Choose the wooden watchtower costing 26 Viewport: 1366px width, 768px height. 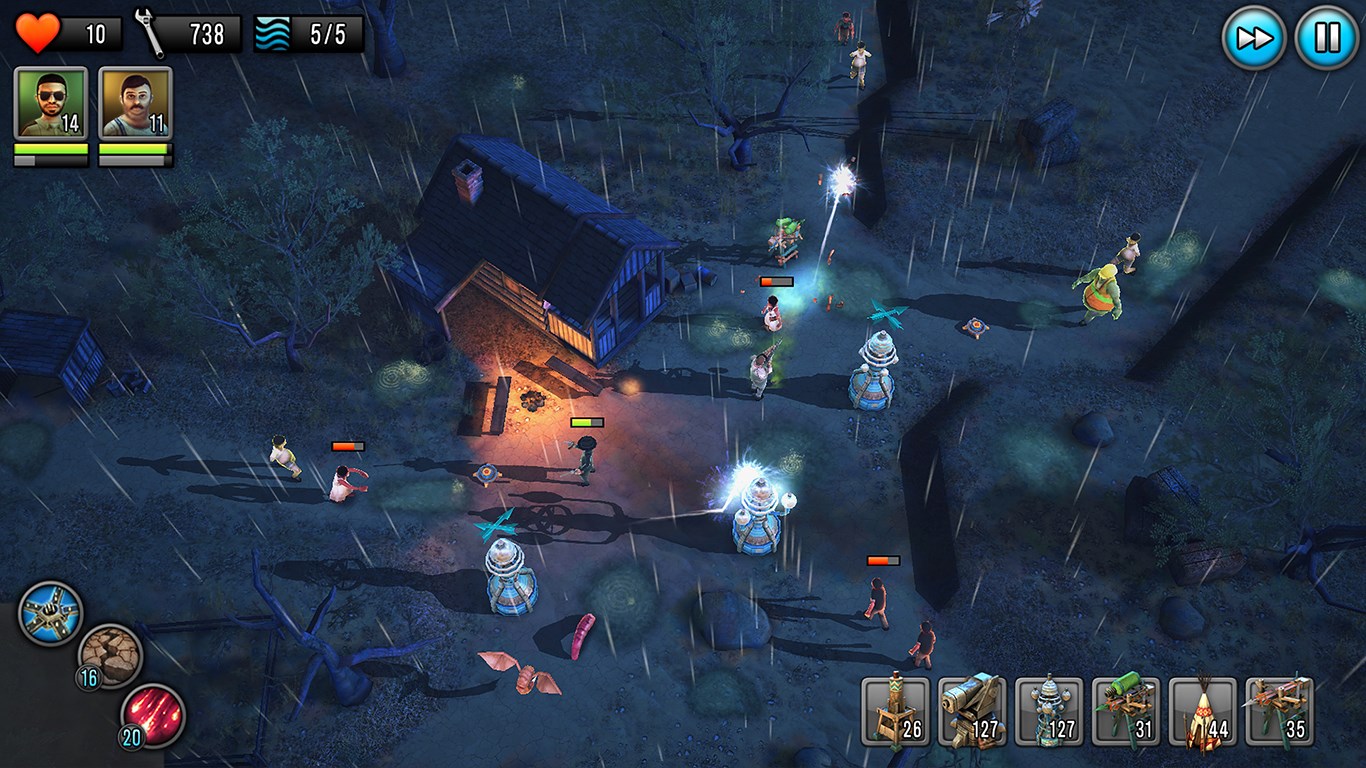coord(895,712)
